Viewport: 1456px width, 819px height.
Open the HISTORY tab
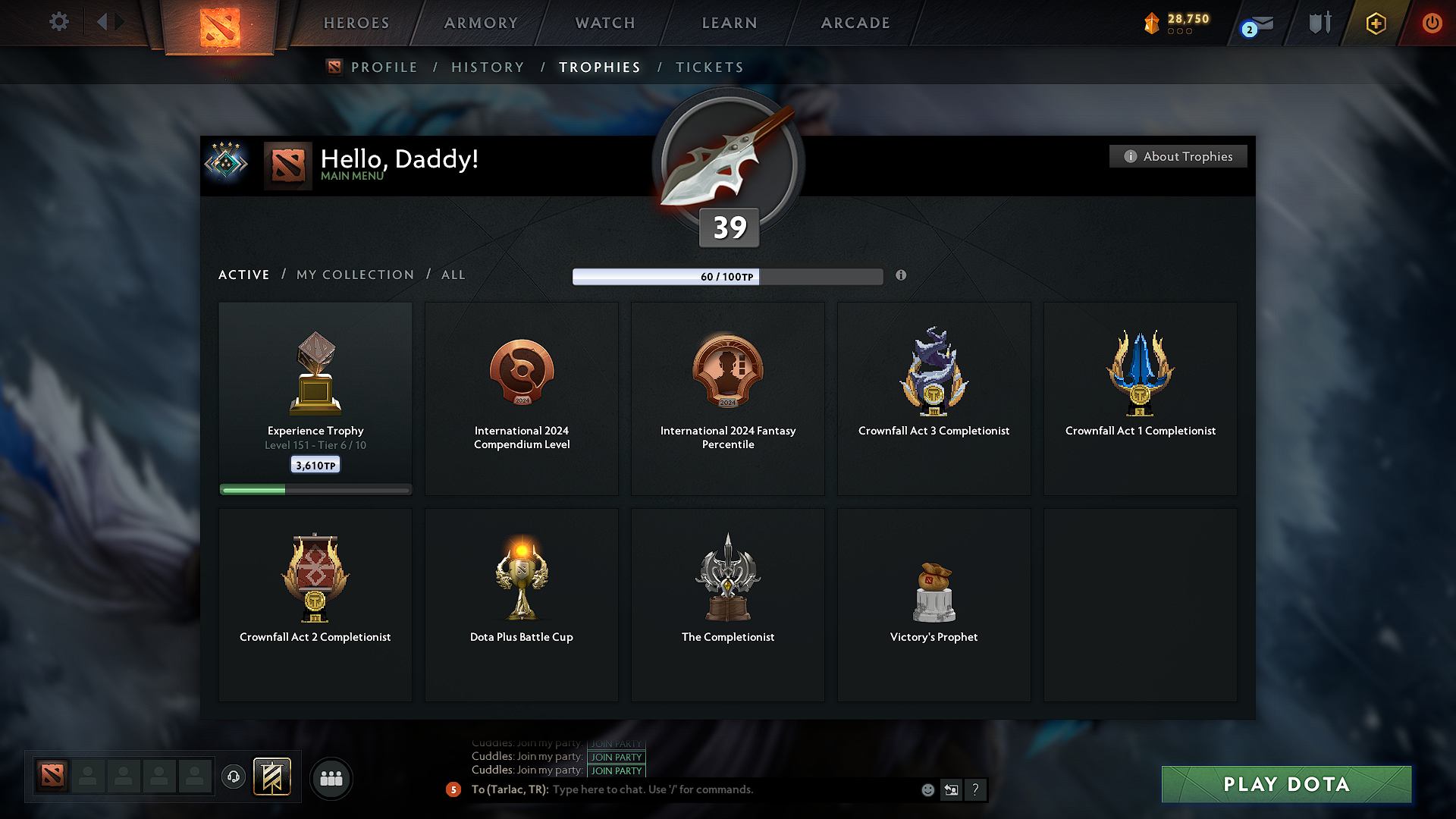[488, 67]
